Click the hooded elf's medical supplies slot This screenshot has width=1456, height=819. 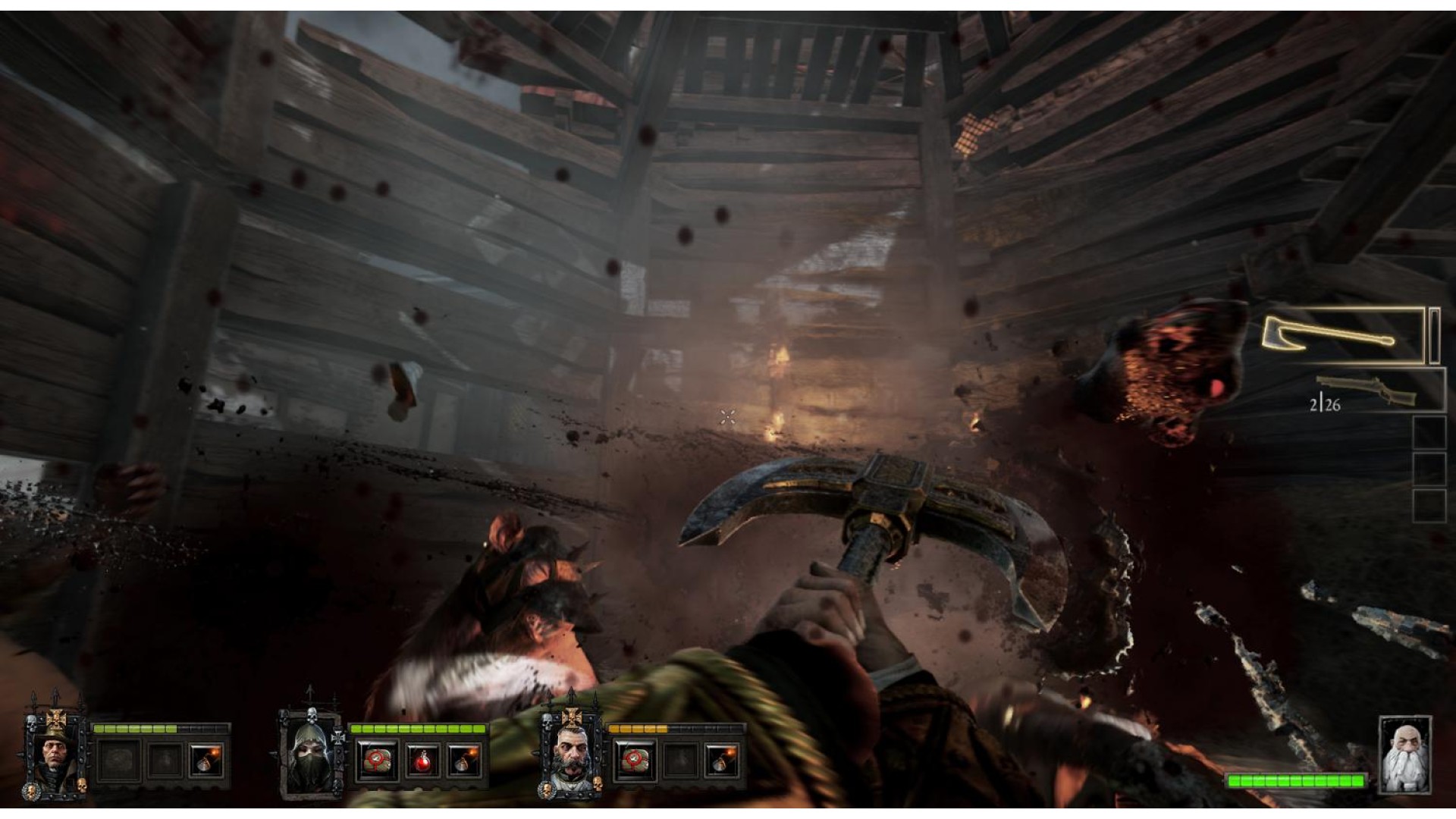pyautogui.click(x=377, y=759)
